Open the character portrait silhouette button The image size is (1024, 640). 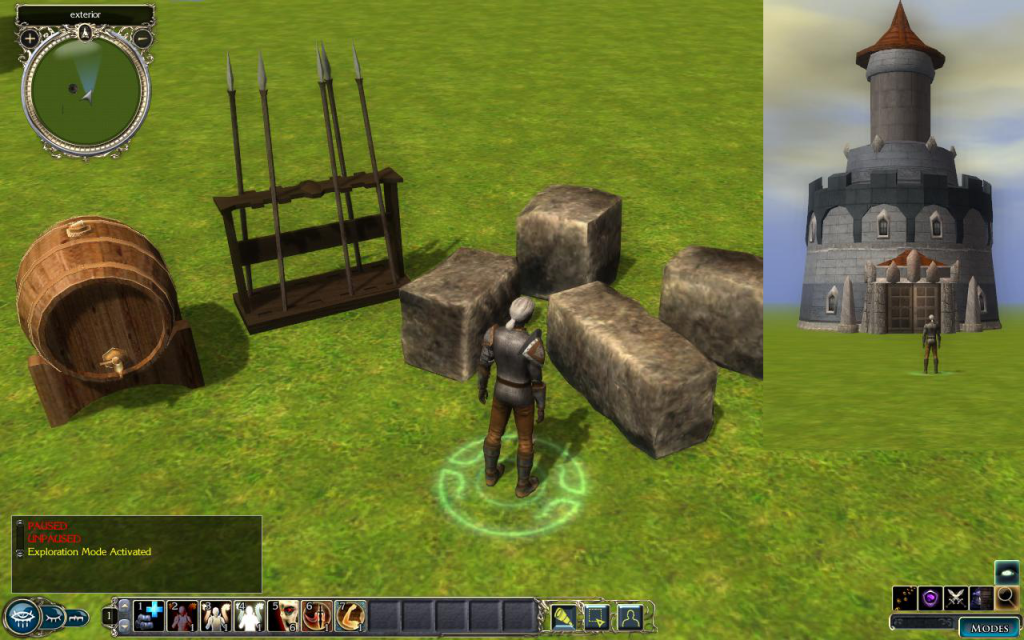pyautogui.click(x=629, y=616)
